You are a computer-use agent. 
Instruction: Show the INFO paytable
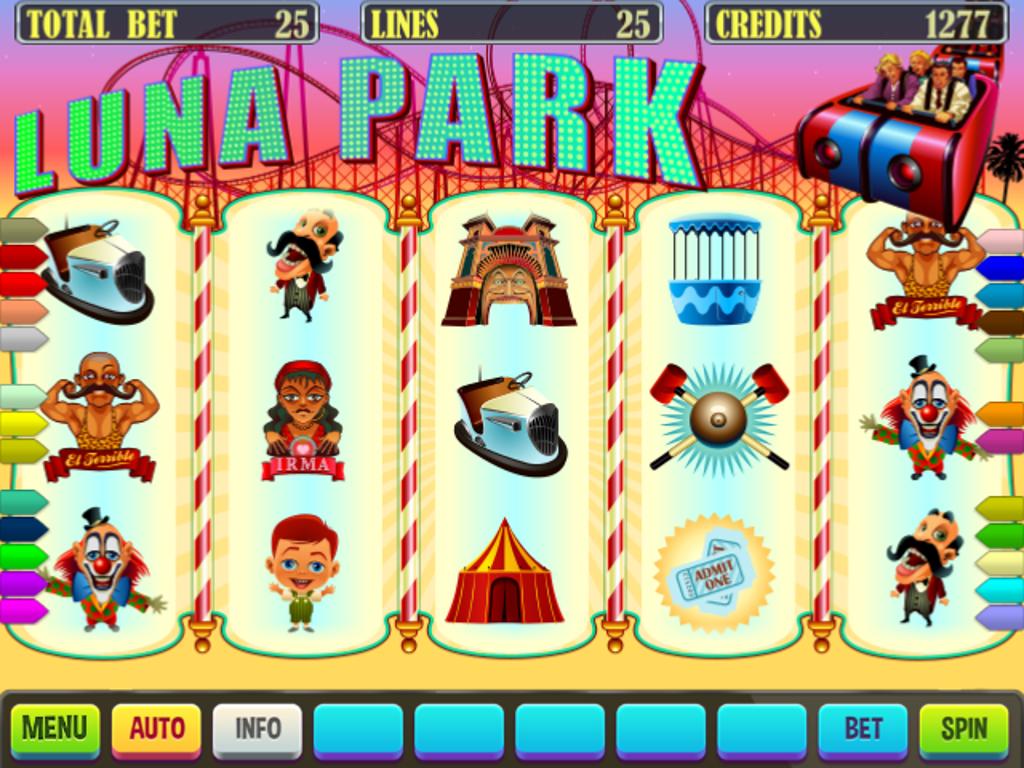pos(257,730)
